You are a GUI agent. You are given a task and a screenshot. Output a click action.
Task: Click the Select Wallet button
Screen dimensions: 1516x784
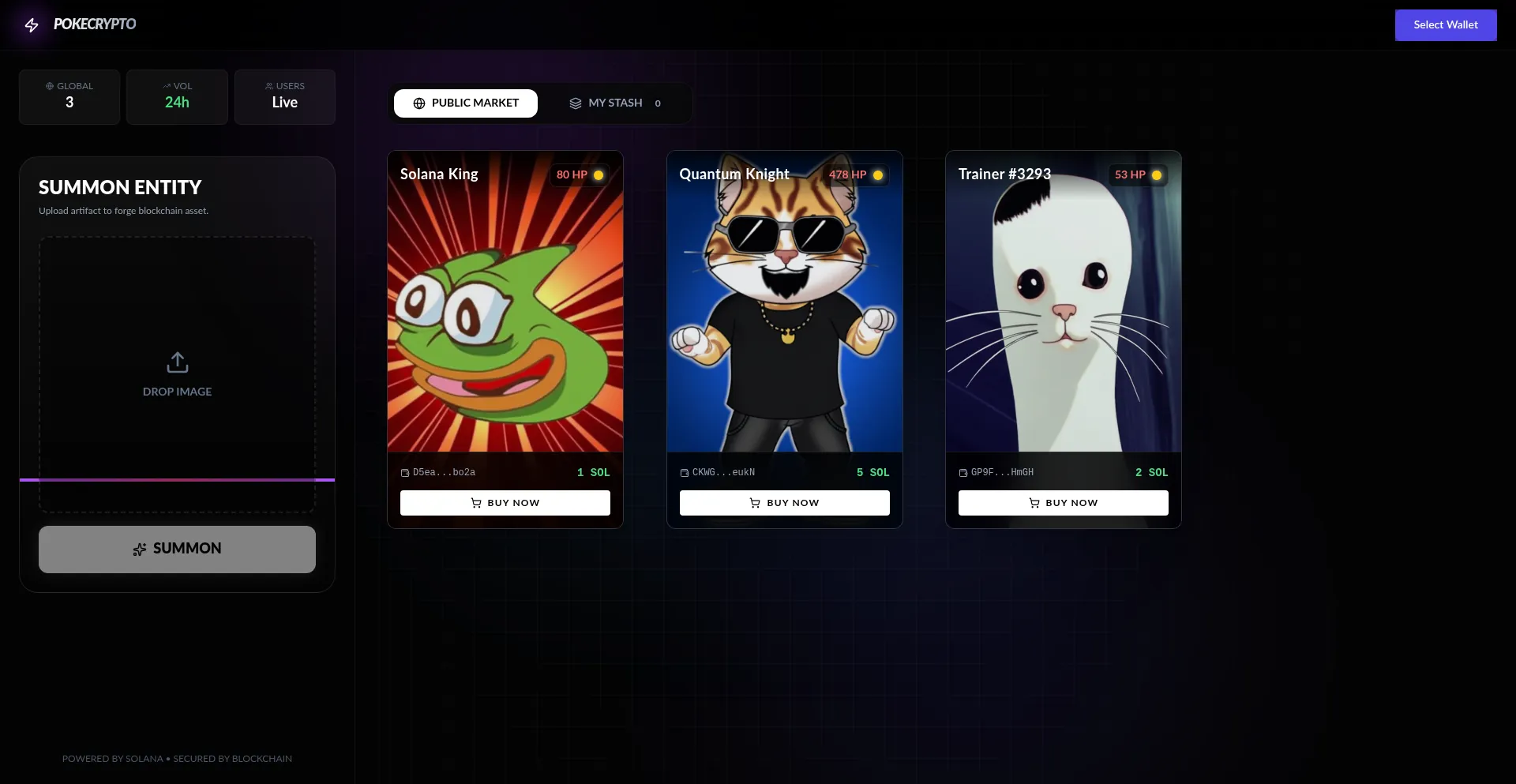(1445, 25)
